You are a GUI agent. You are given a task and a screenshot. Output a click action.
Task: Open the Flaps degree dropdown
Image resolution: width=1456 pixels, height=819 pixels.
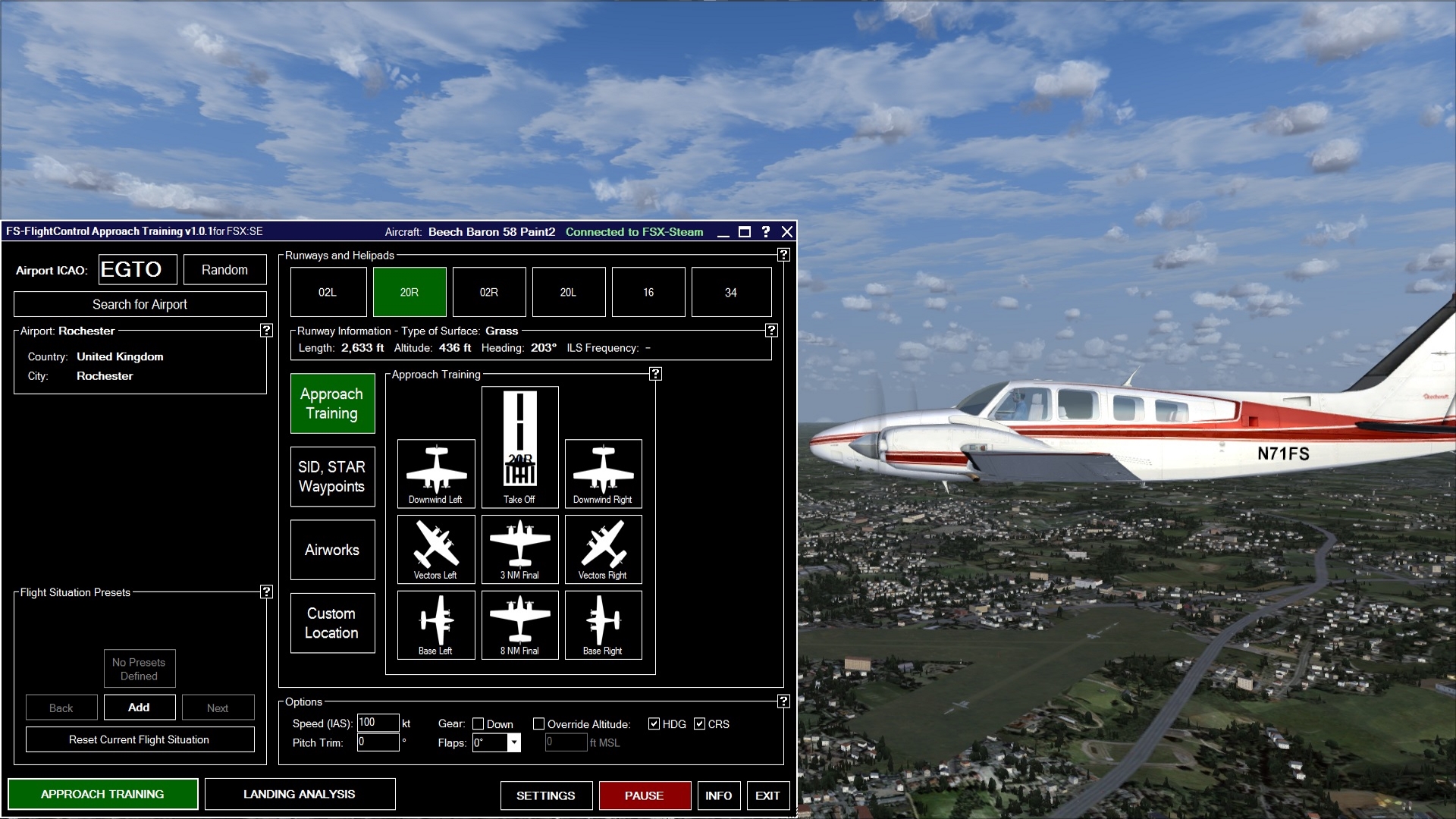point(513,743)
